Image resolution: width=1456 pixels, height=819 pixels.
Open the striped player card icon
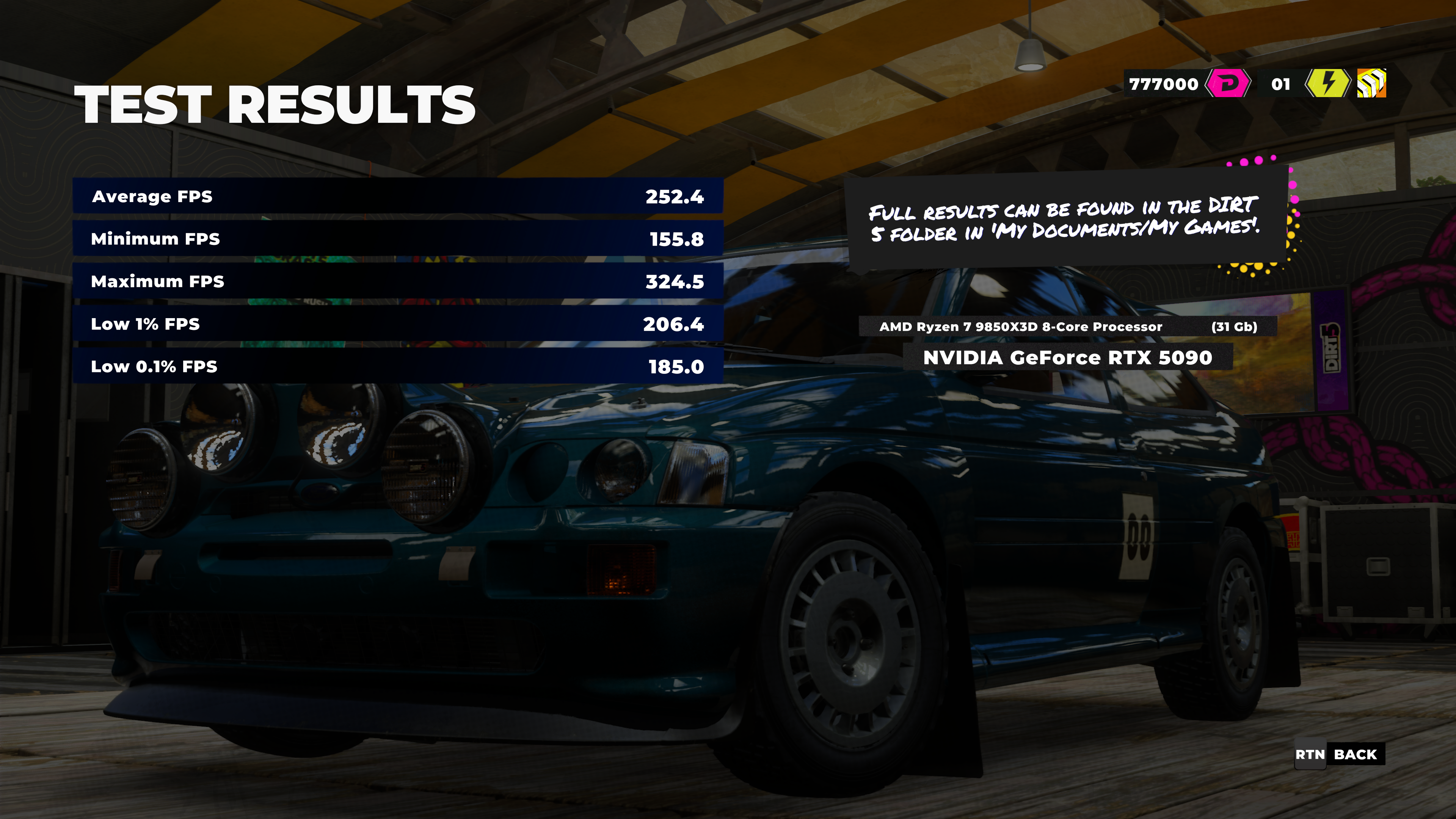click(1371, 84)
